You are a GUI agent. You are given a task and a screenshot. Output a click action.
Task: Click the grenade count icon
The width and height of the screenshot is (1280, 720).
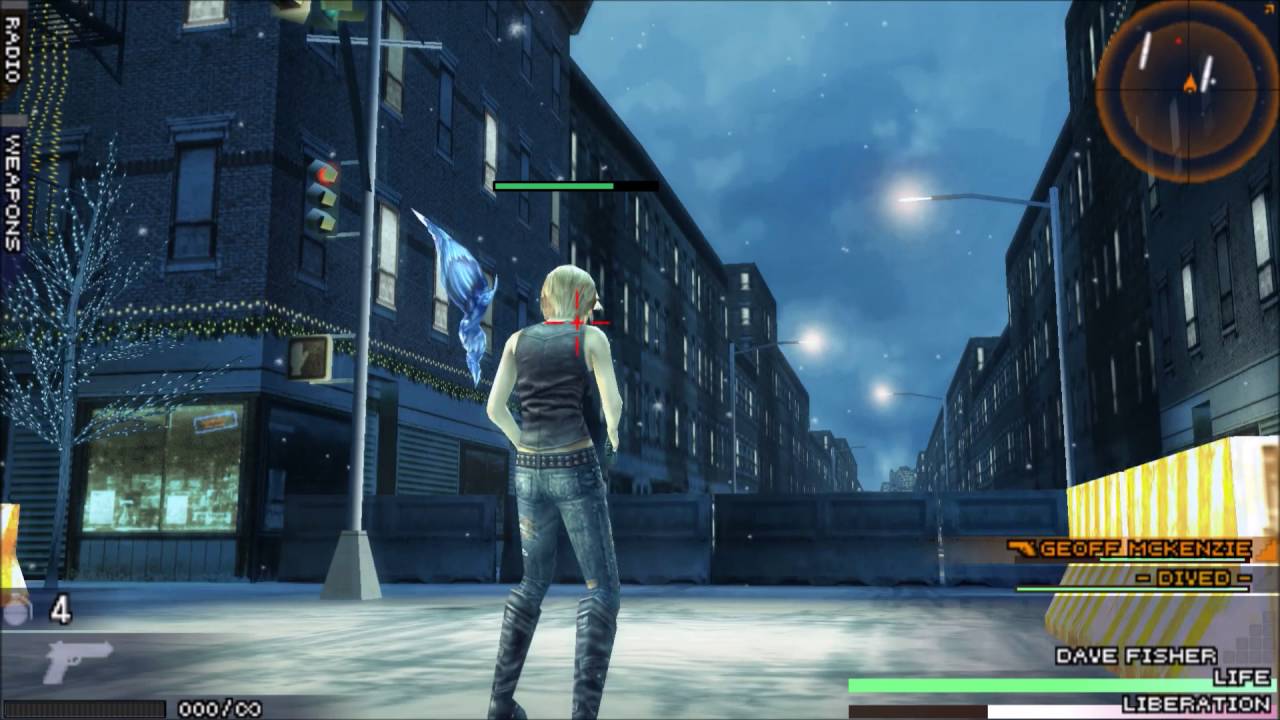coord(18,610)
